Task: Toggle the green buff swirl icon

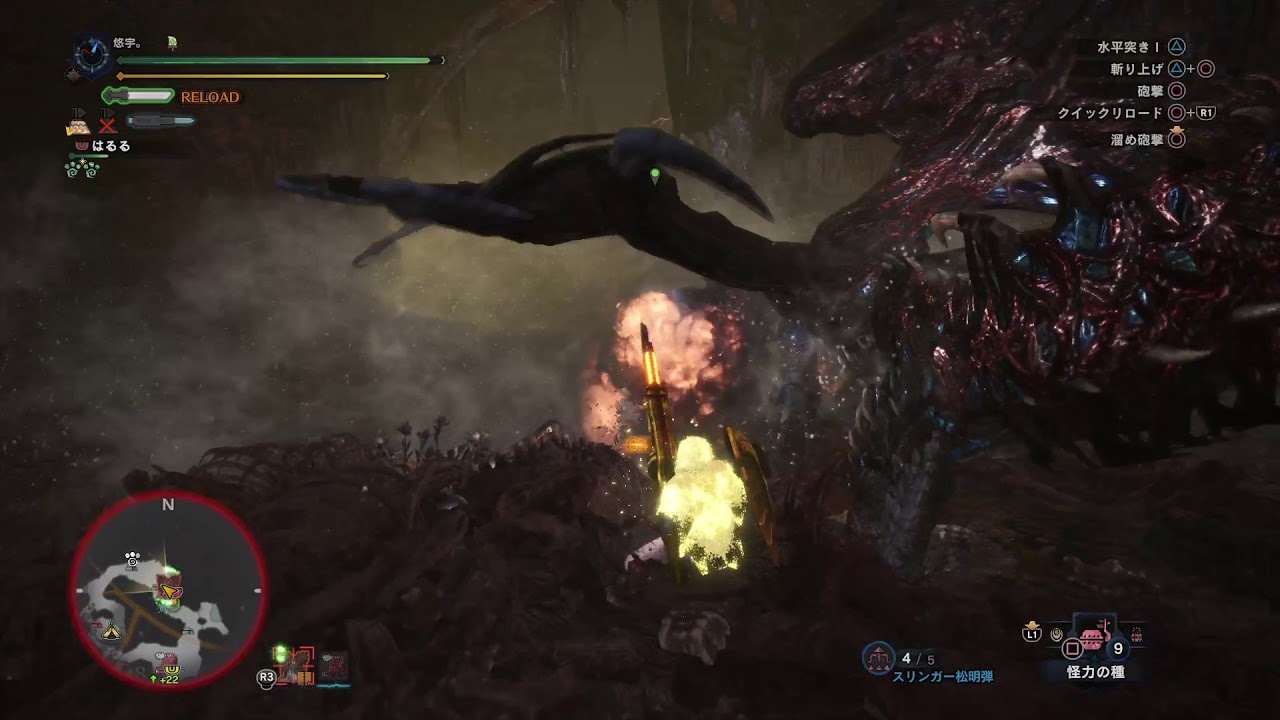Action: click(x=82, y=169)
